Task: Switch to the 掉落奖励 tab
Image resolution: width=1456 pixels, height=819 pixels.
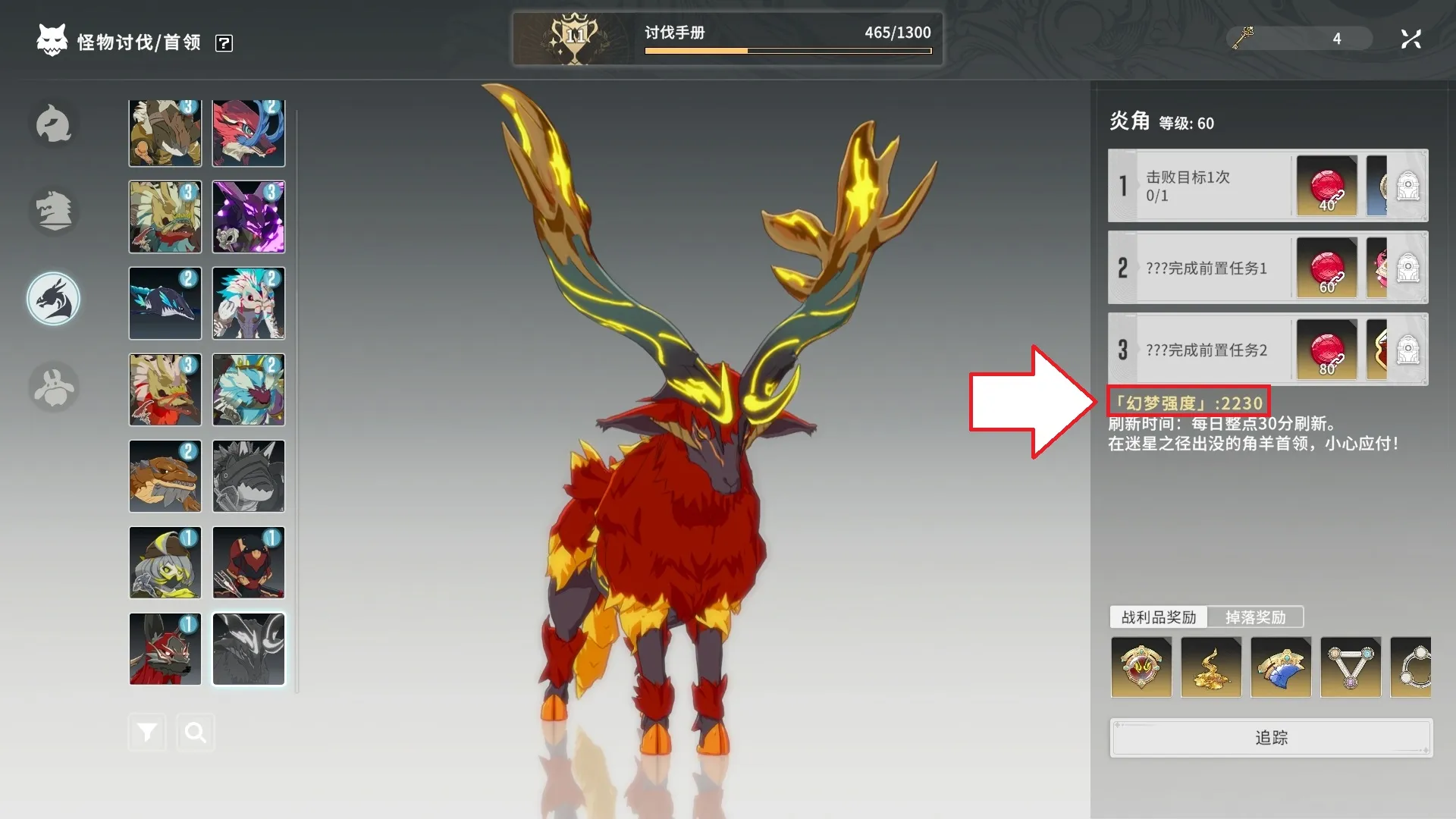Action: coord(1255,617)
